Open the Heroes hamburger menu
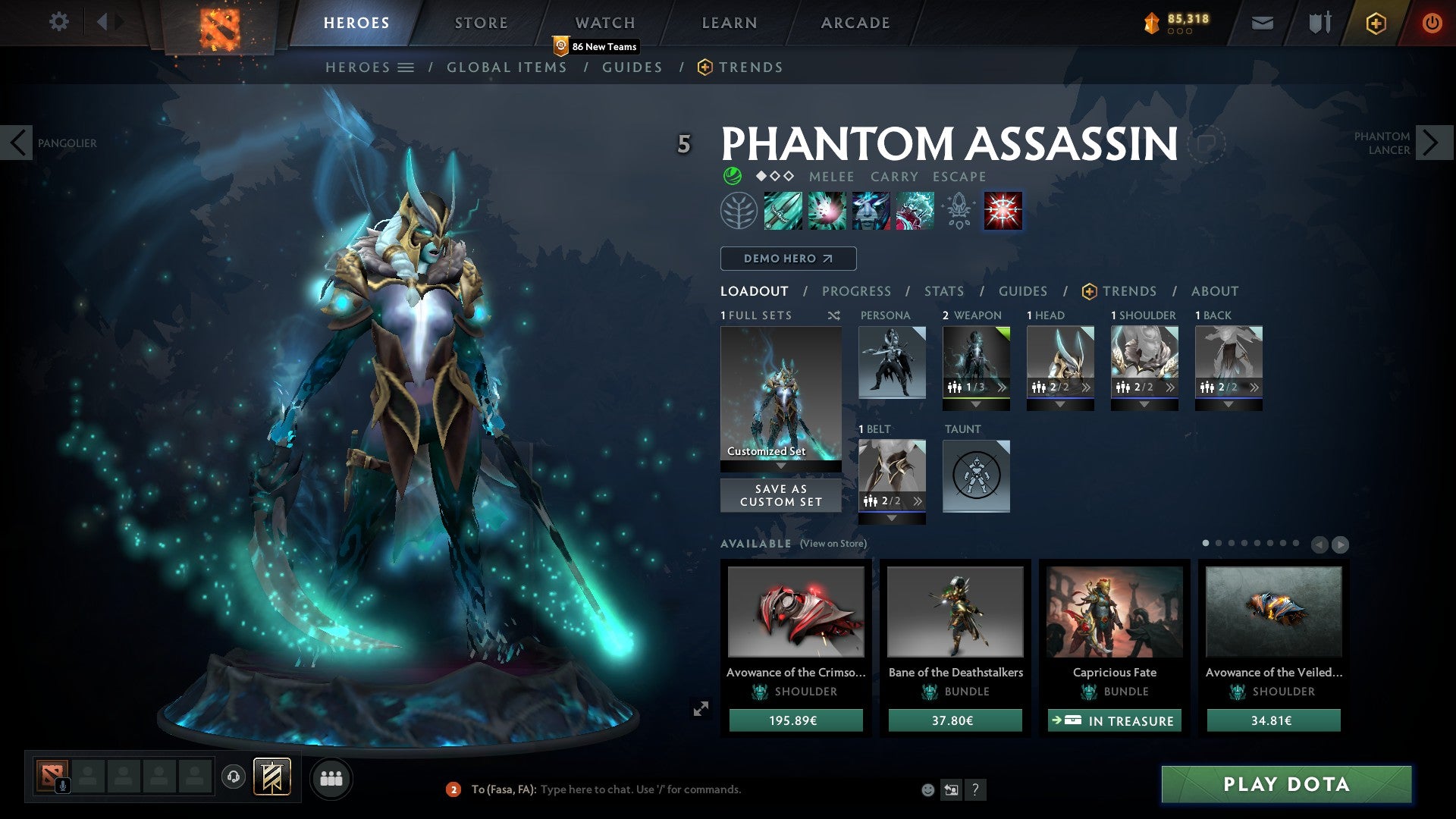 pyautogui.click(x=406, y=67)
